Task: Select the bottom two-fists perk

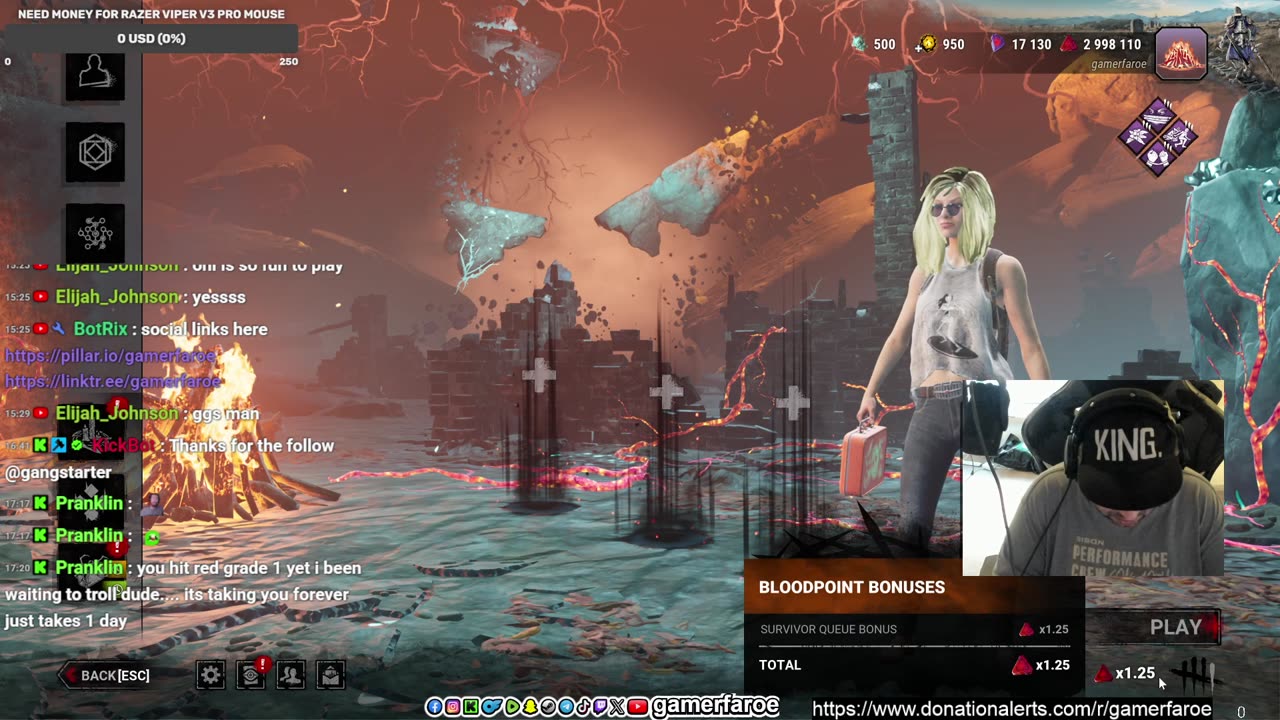Action: point(1158,157)
